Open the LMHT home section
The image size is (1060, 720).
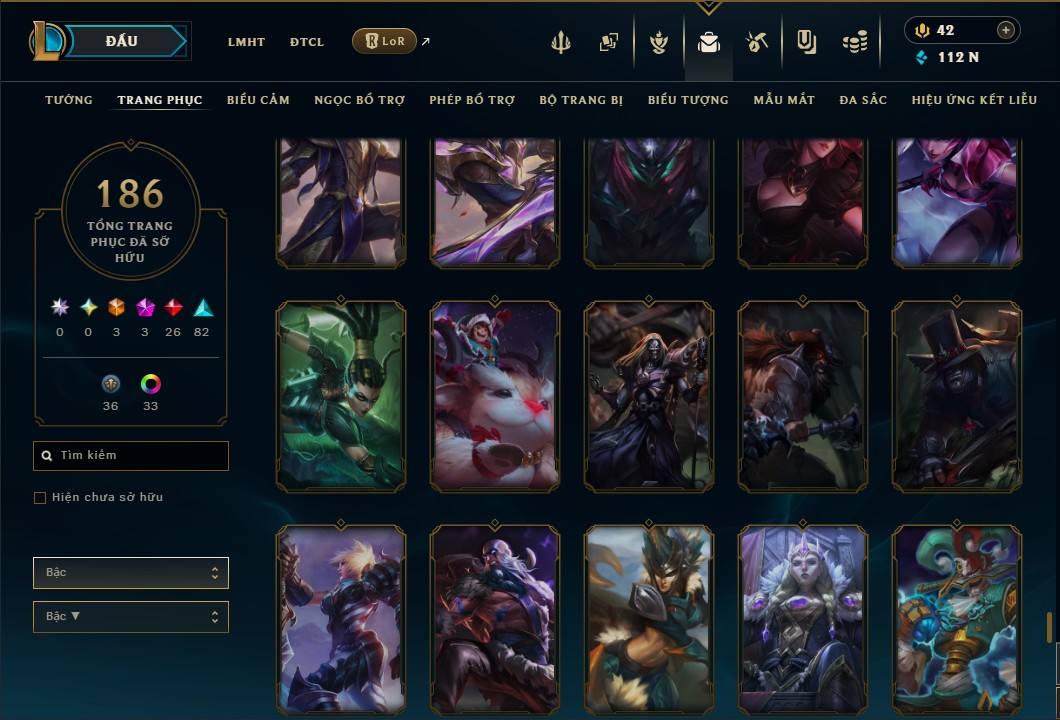click(x=246, y=42)
